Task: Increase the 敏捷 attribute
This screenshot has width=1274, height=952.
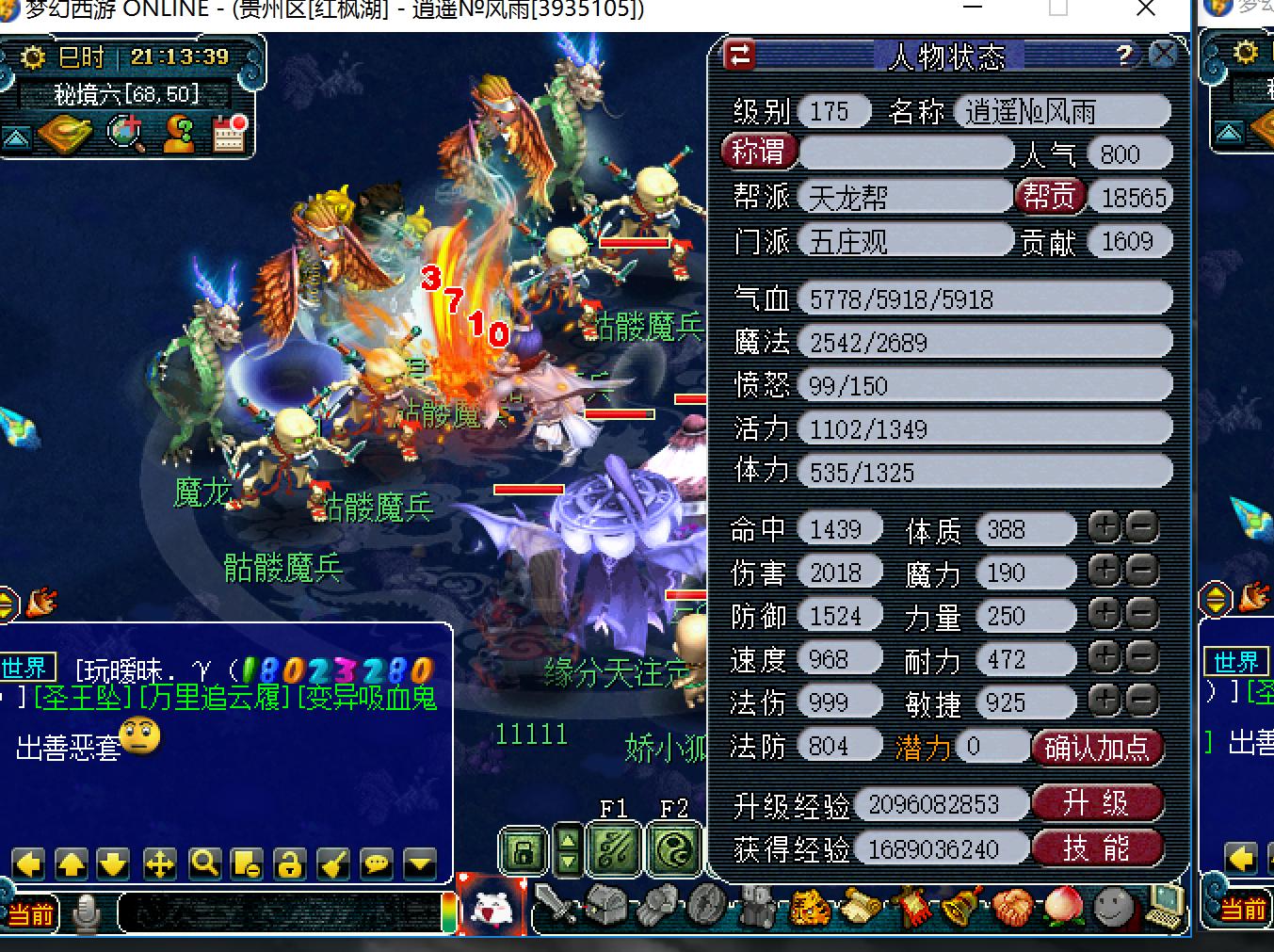Action: pos(1104,702)
